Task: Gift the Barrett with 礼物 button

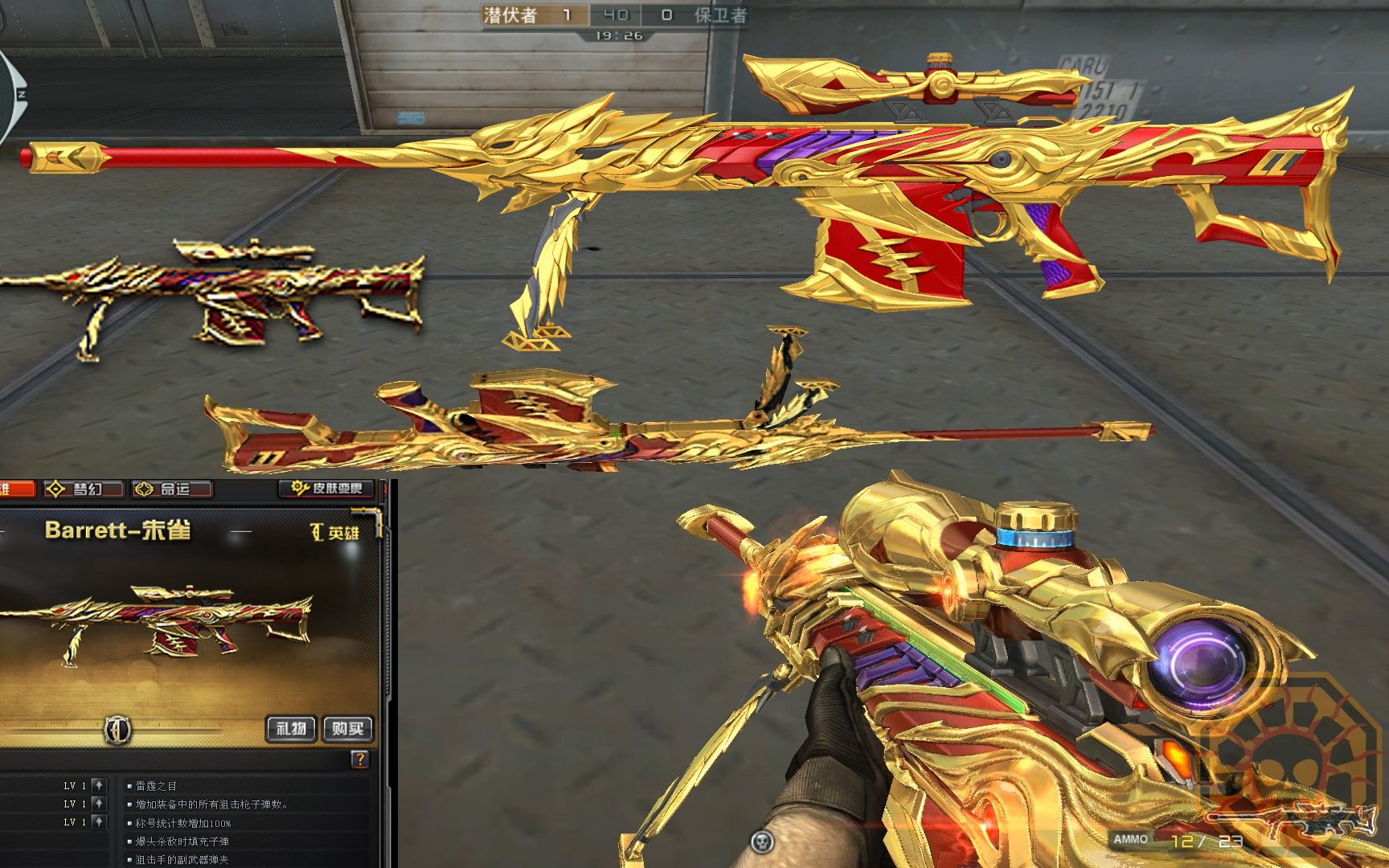Action: click(291, 729)
